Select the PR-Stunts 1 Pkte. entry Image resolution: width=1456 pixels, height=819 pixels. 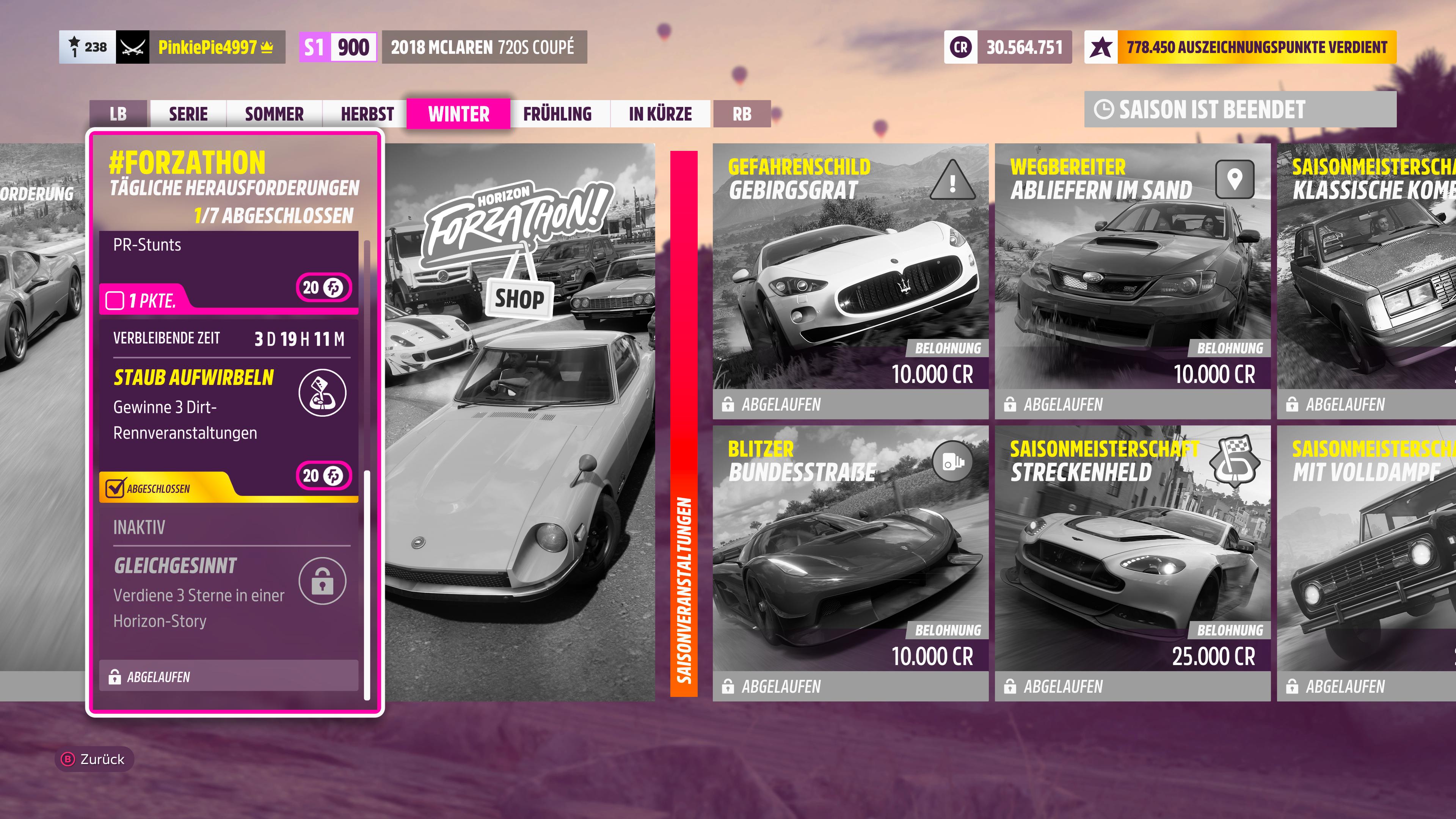click(x=228, y=271)
